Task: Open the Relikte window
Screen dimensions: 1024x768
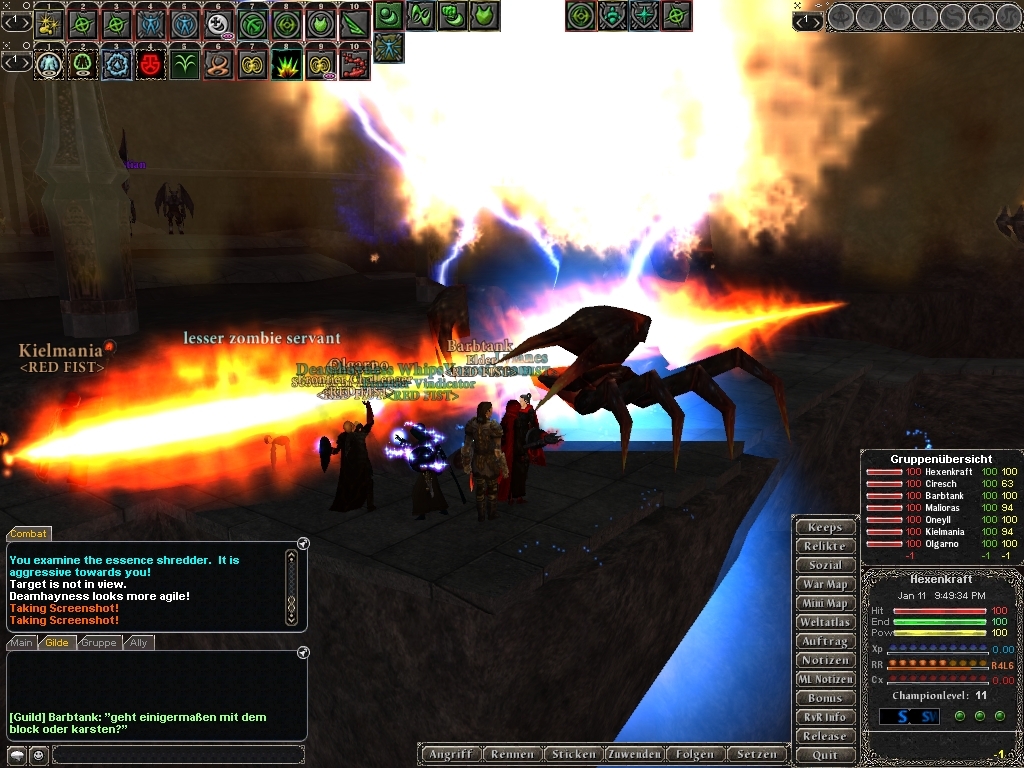Action: pyautogui.click(x=825, y=546)
